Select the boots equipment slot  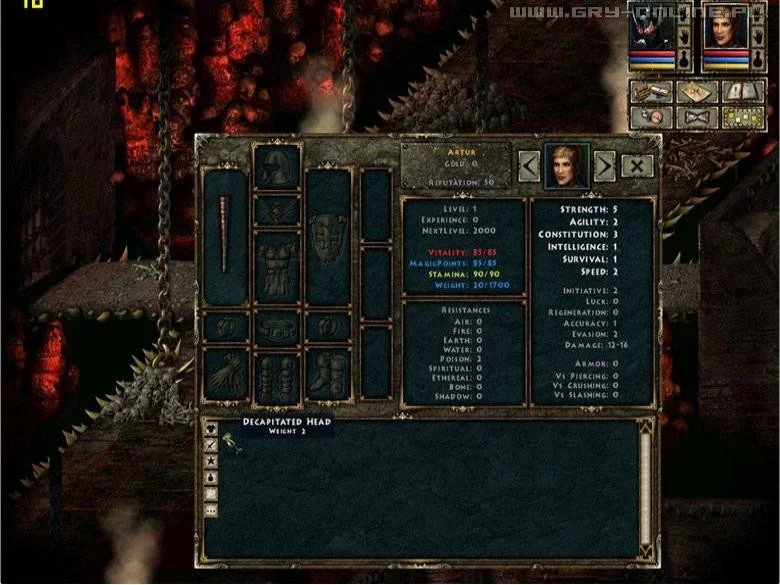pyautogui.click(x=328, y=375)
